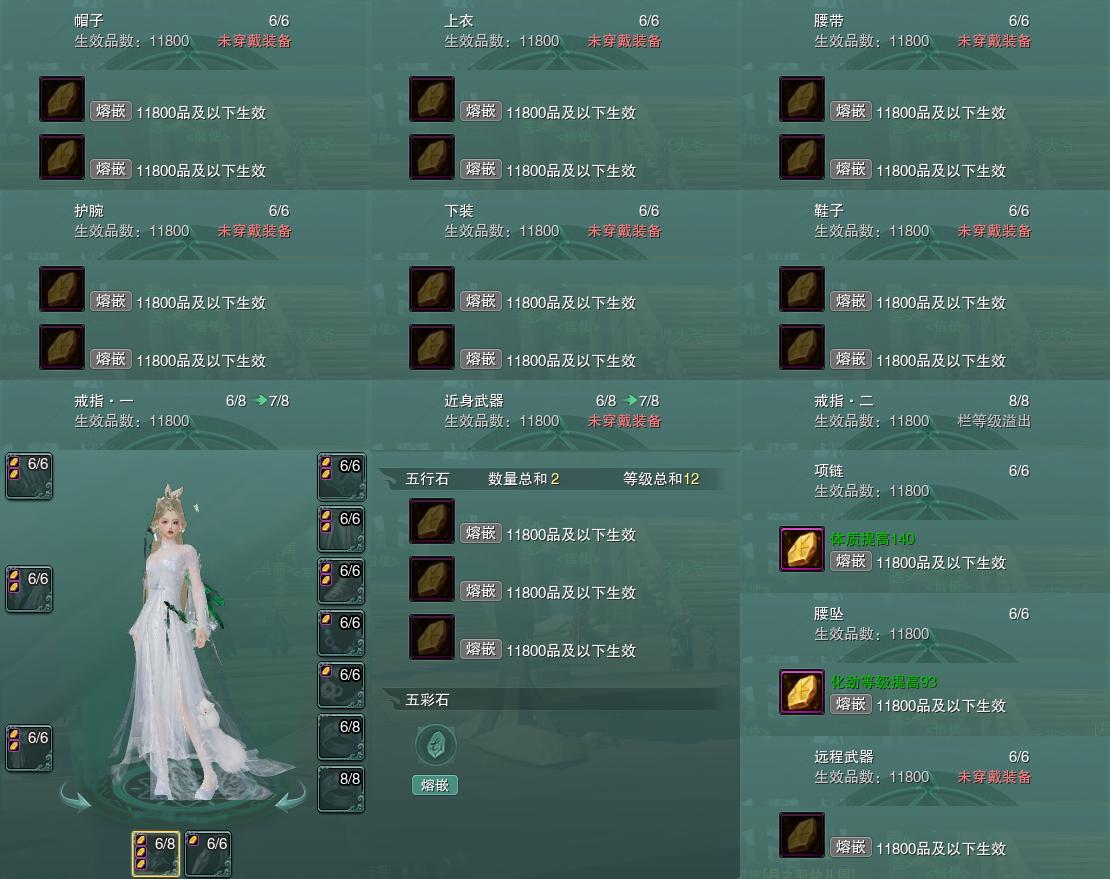Choose the 6/8 ring slot above 8/8
Viewport: 1110px width, 879px height.
pos(341,737)
